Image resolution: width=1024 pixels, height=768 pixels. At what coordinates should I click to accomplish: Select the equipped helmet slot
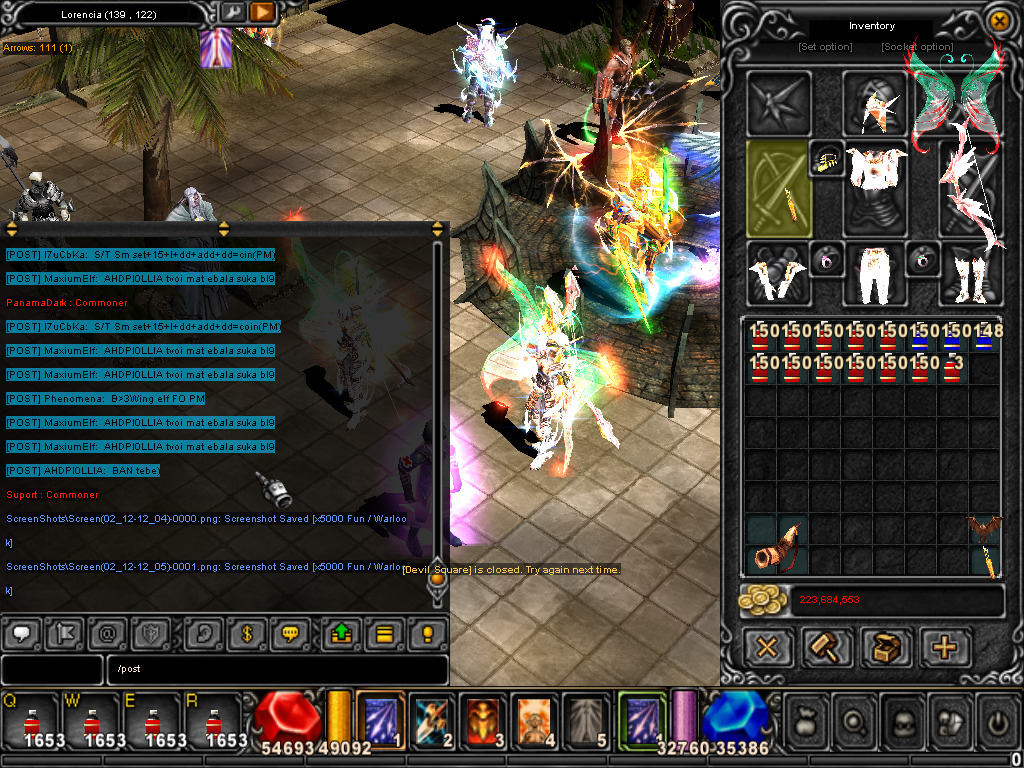(876, 103)
